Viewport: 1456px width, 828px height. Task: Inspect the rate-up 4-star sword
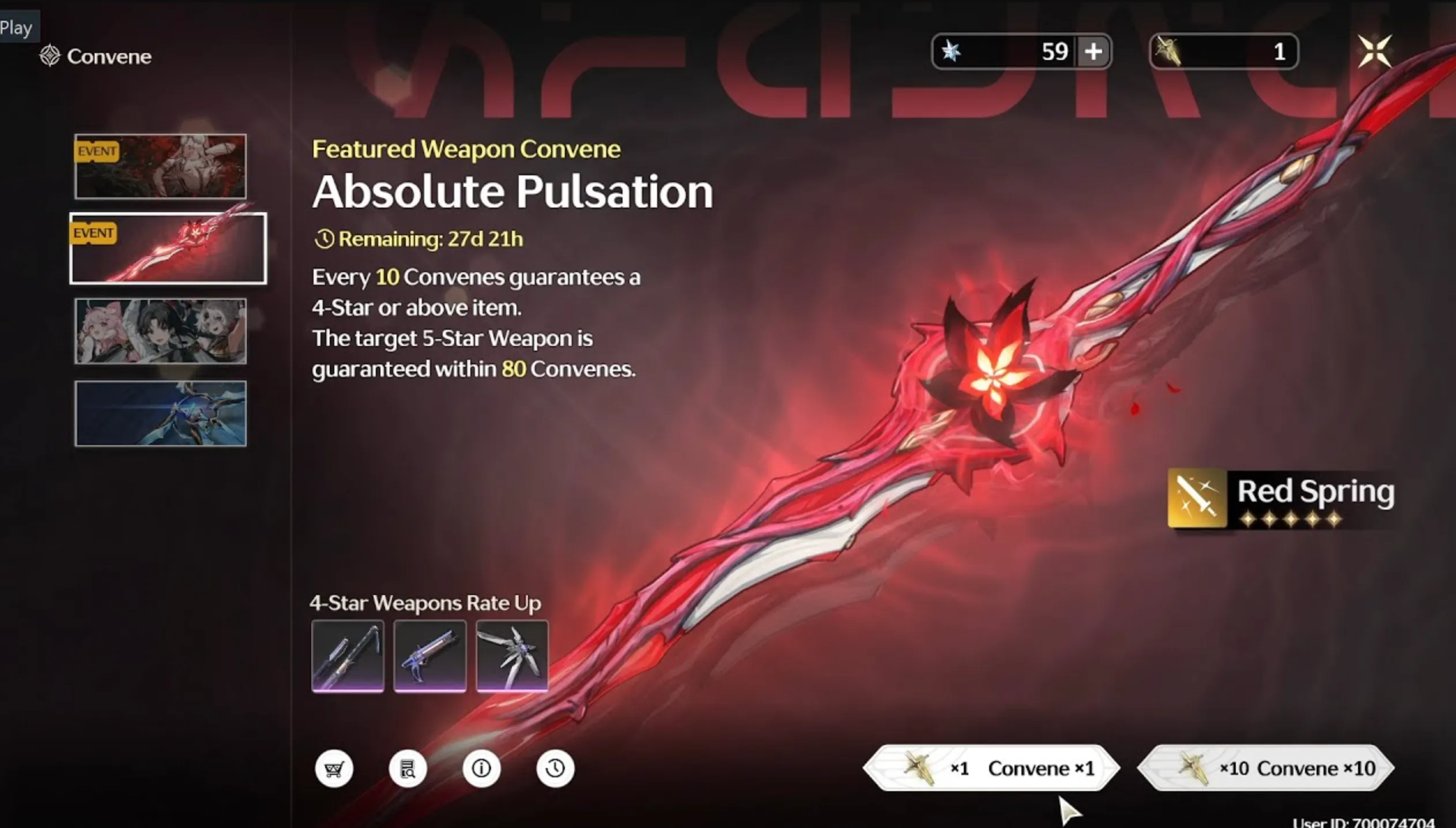348,656
